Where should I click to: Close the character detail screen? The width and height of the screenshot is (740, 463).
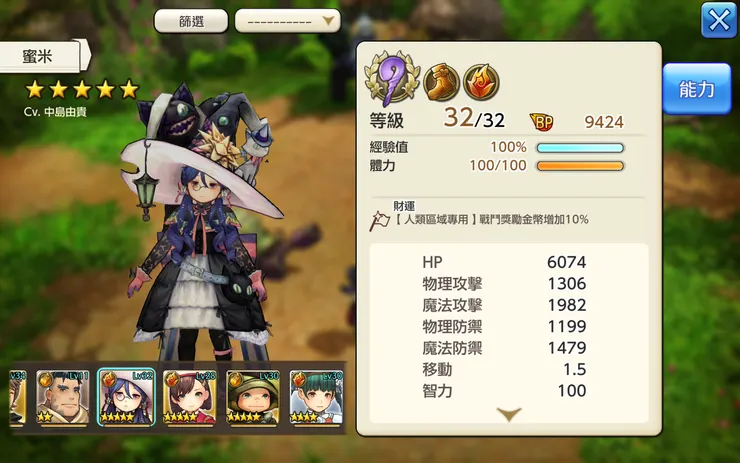[718, 20]
